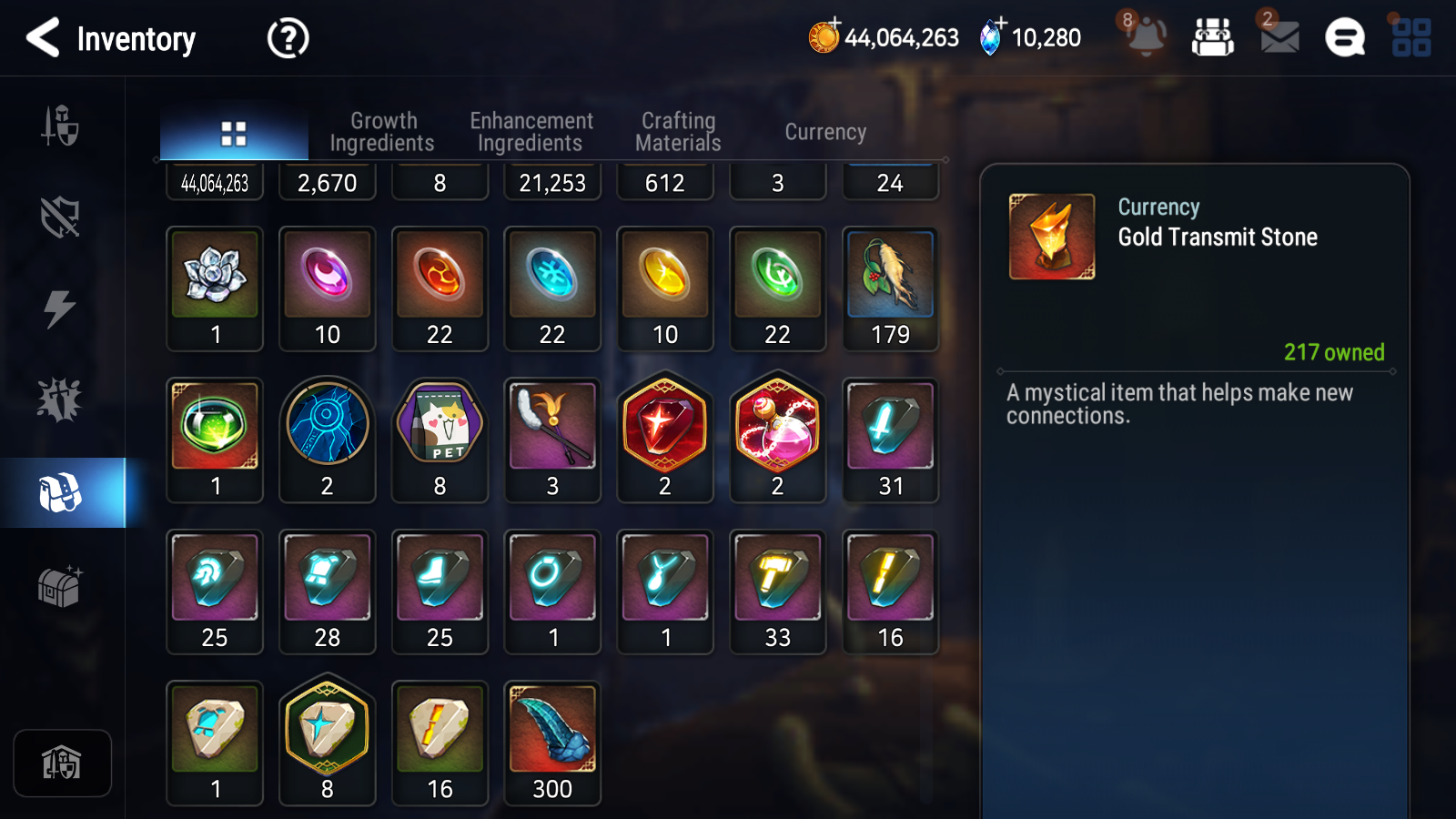Open the mail envelope icon
Viewport: 1456px width, 819px height.
point(1279,36)
